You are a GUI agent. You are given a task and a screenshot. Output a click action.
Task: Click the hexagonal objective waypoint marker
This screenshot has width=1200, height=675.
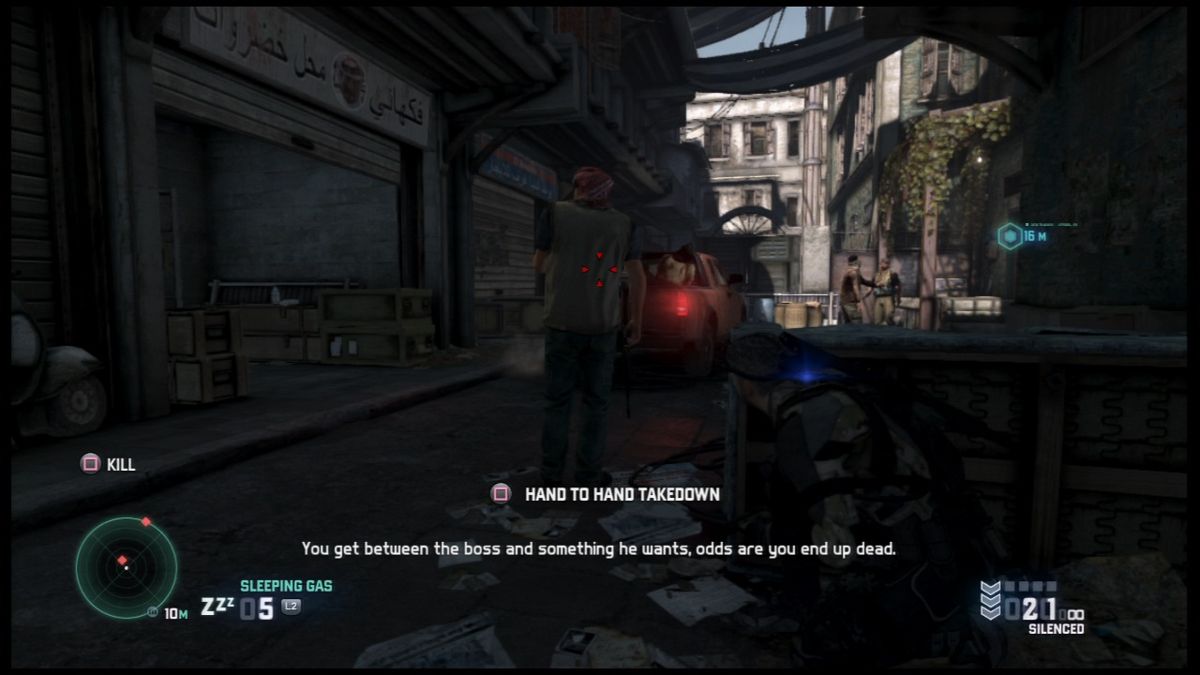coord(1010,236)
